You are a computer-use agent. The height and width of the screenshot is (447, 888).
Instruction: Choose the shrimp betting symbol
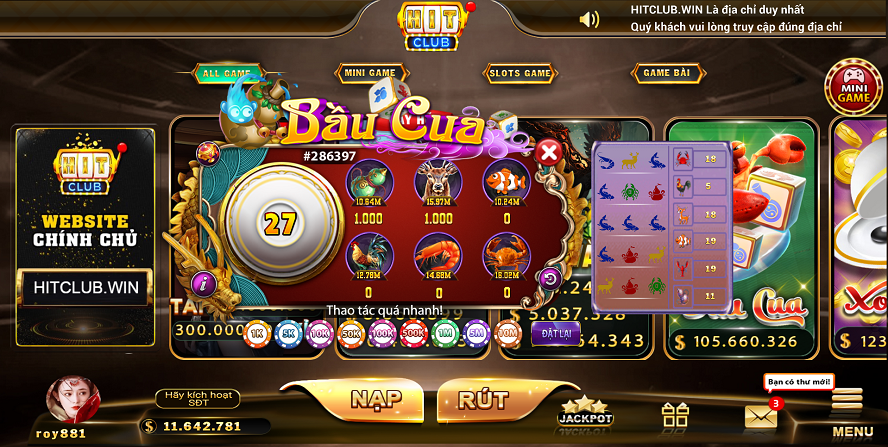(435, 254)
